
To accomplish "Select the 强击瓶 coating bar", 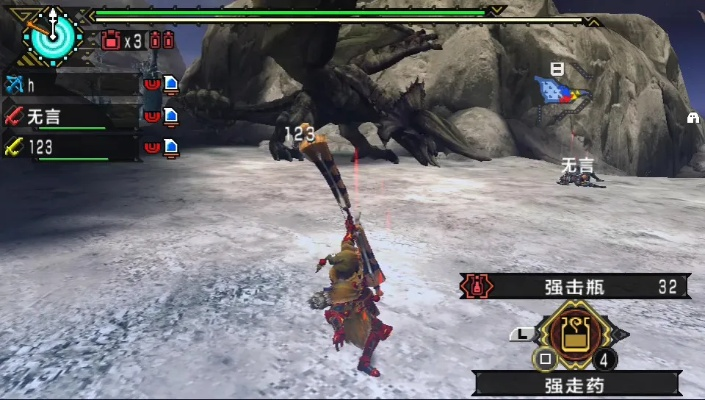I will [x=574, y=287].
